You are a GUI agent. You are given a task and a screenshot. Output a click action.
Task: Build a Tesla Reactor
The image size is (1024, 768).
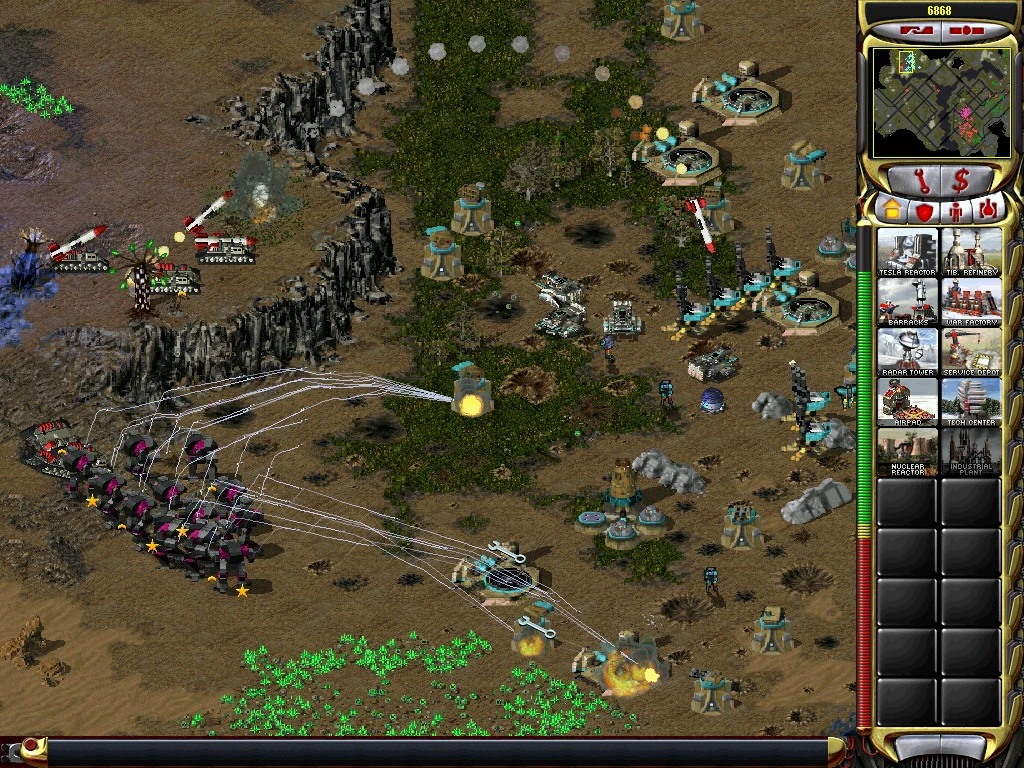(x=908, y=252)
